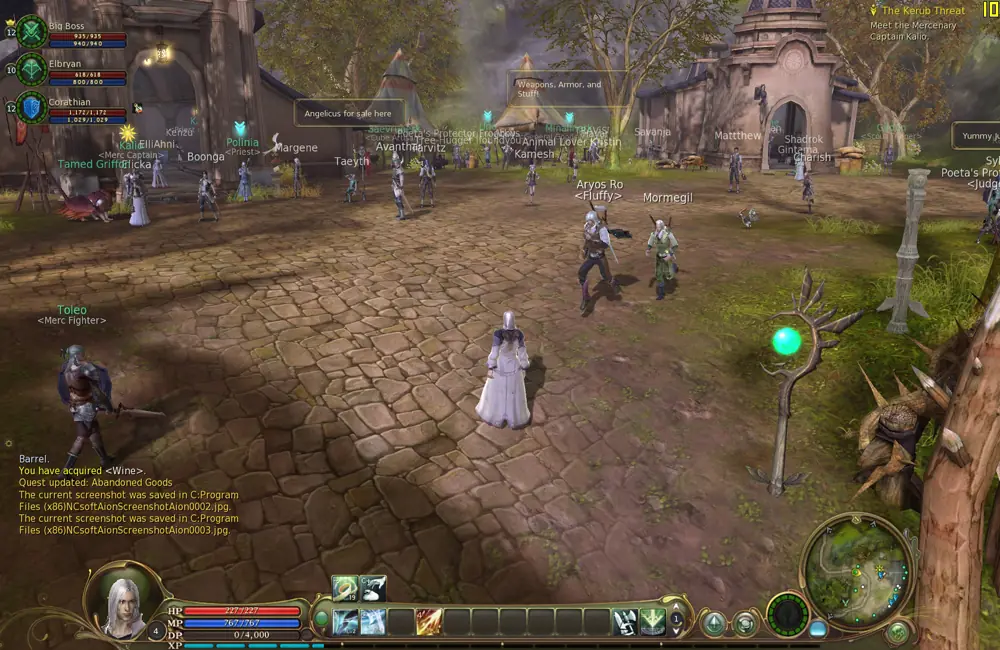Viewport: 1000px width, 650px height.
Task: Click the small blue button under the minimap
Action: 818,630
